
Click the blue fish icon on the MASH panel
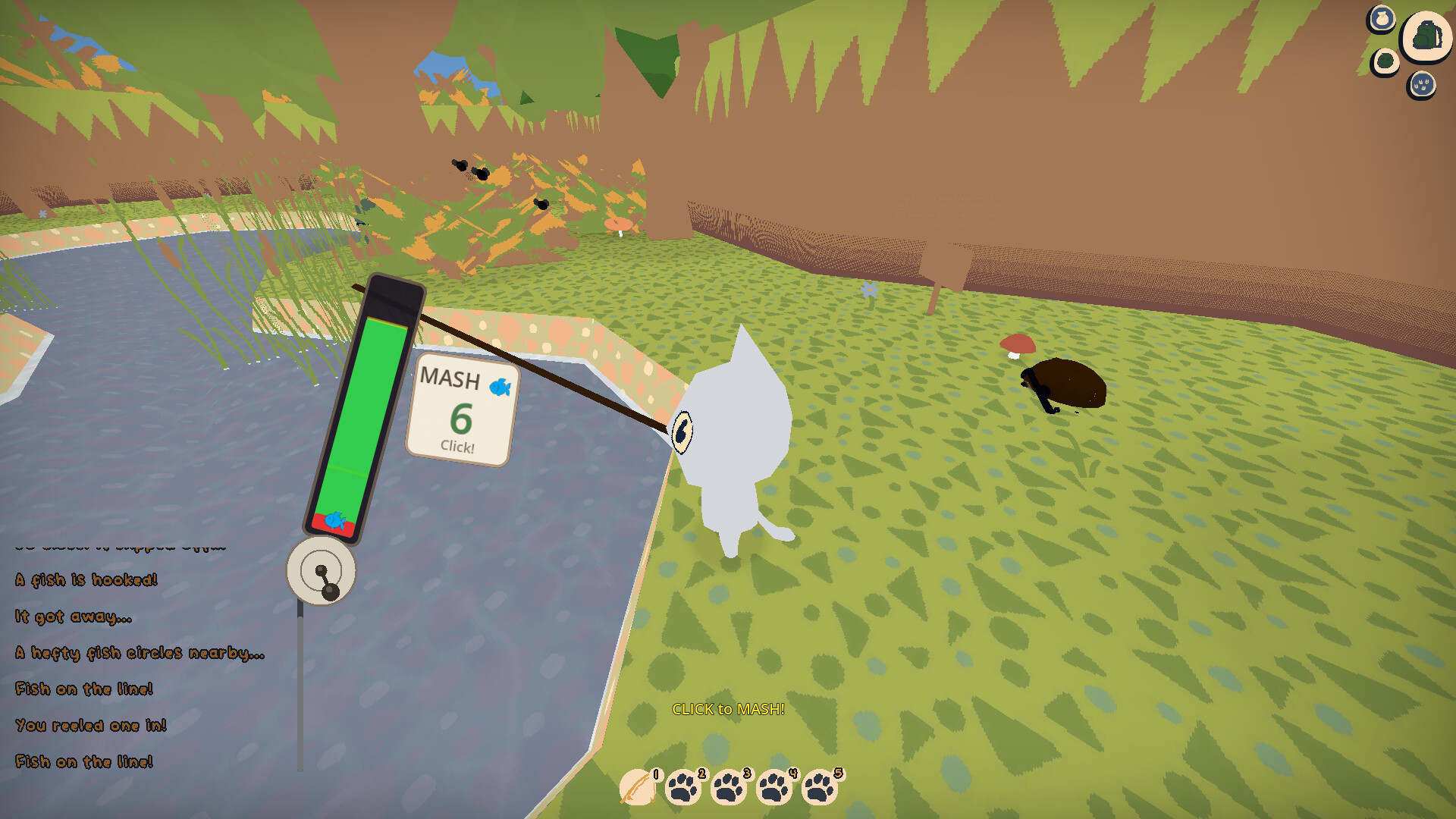tap(501, 387)
